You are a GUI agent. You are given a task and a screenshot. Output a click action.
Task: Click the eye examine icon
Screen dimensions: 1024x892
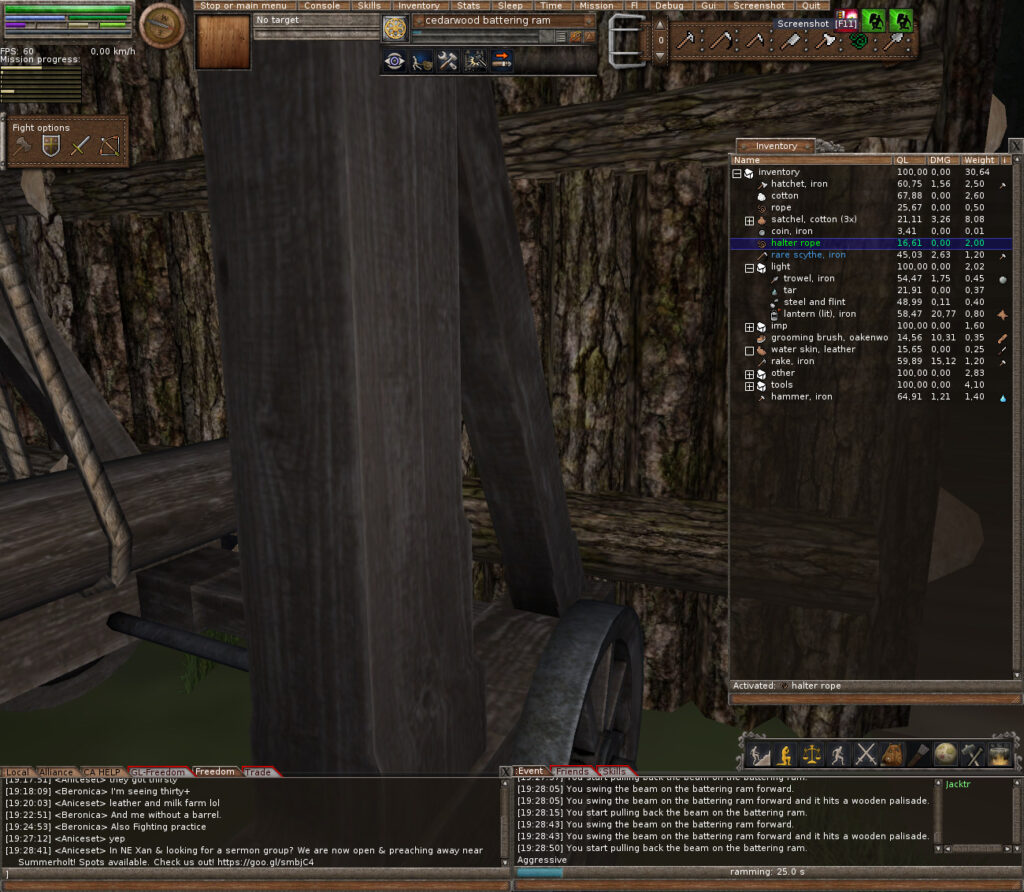(395, 61)
